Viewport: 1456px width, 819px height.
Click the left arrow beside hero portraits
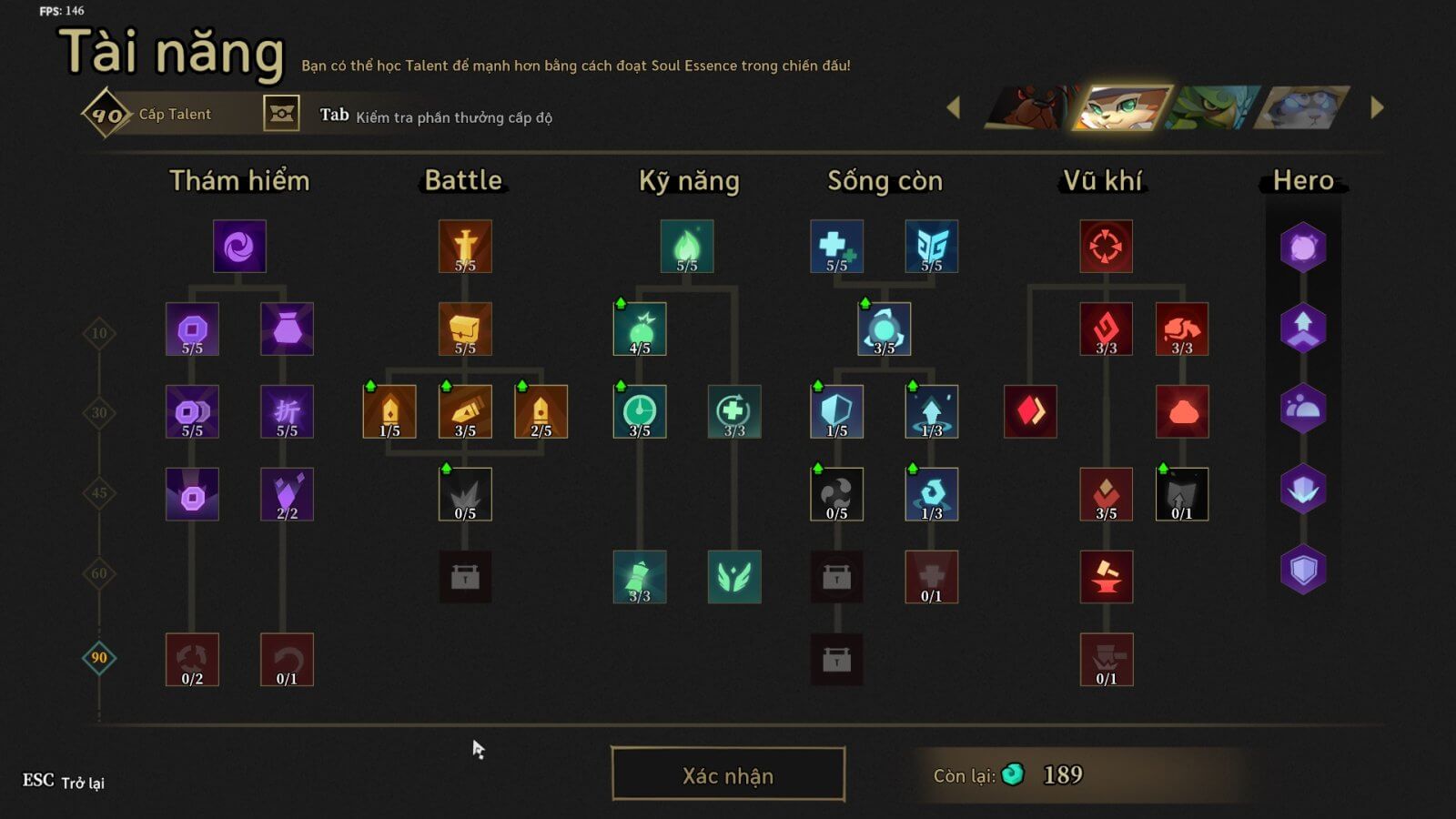point(954,107)
